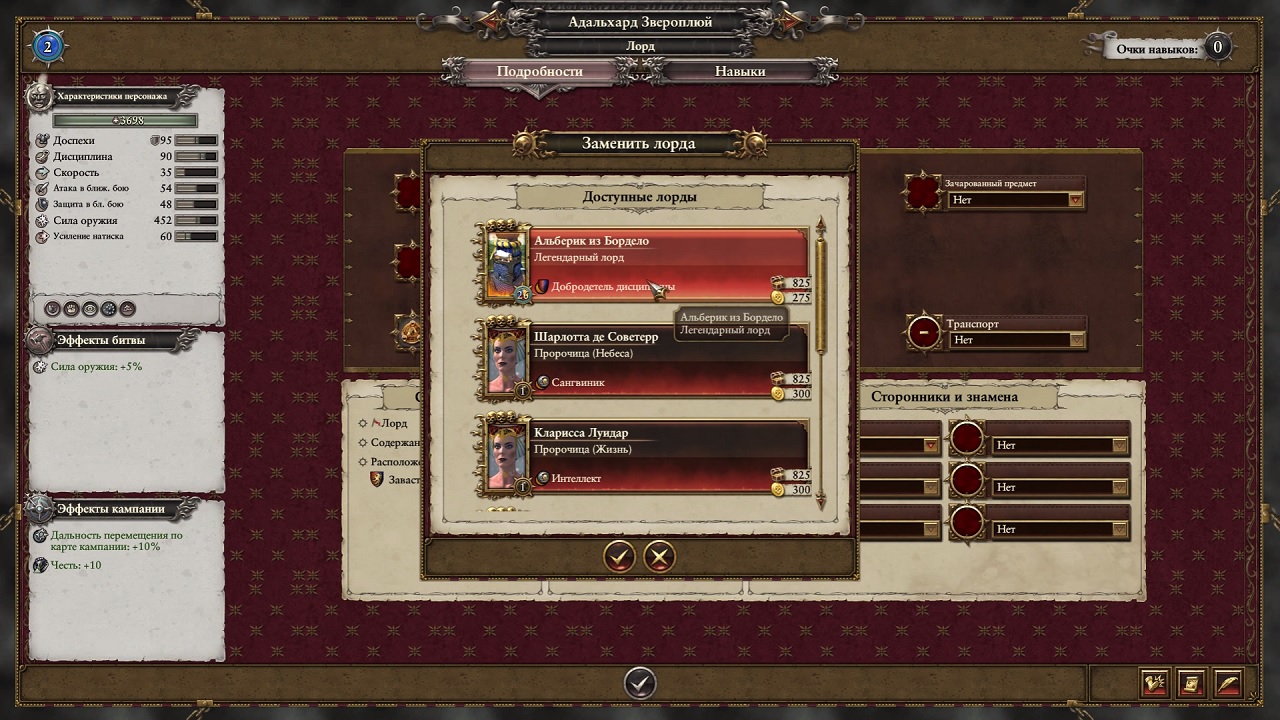
Task: Confirm the lord replacement with the checkmark
Action: pos(620,556)
